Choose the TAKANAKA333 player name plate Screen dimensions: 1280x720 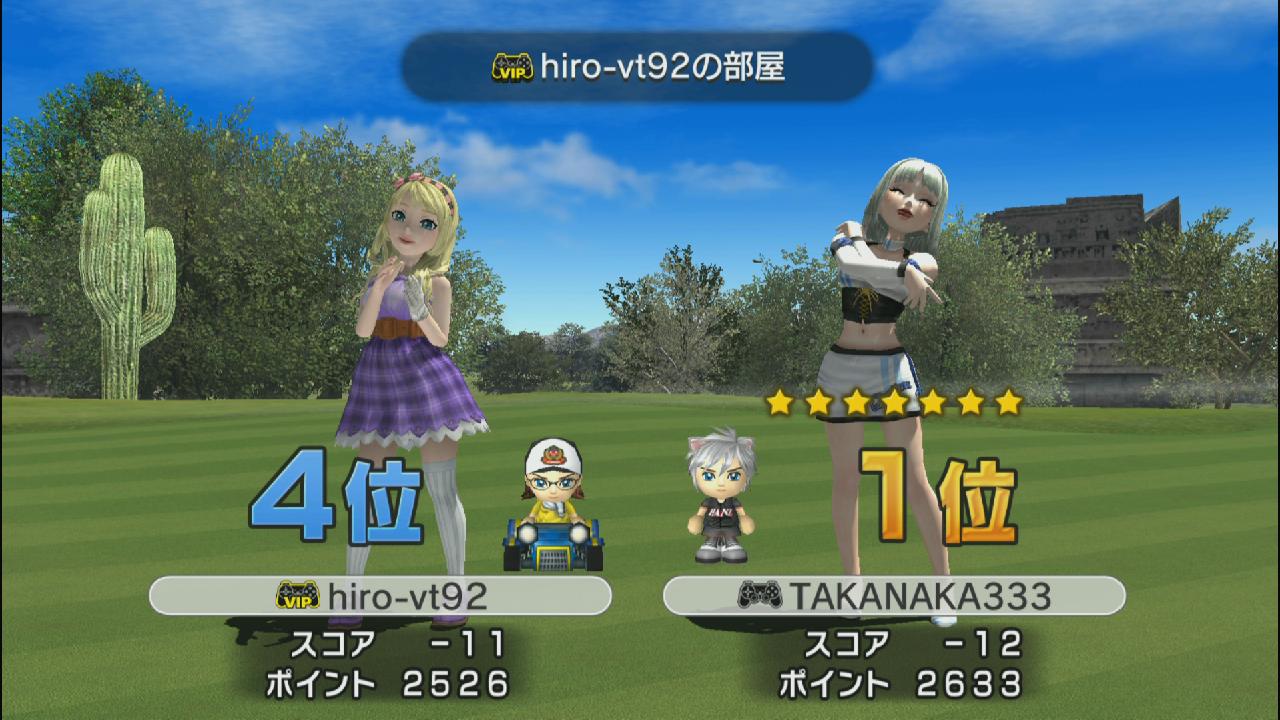pos(894,596)
